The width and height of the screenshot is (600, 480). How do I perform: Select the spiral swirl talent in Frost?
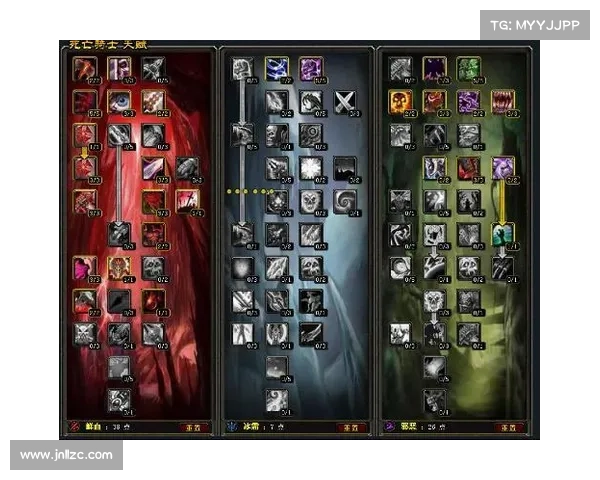click(345, 201)
